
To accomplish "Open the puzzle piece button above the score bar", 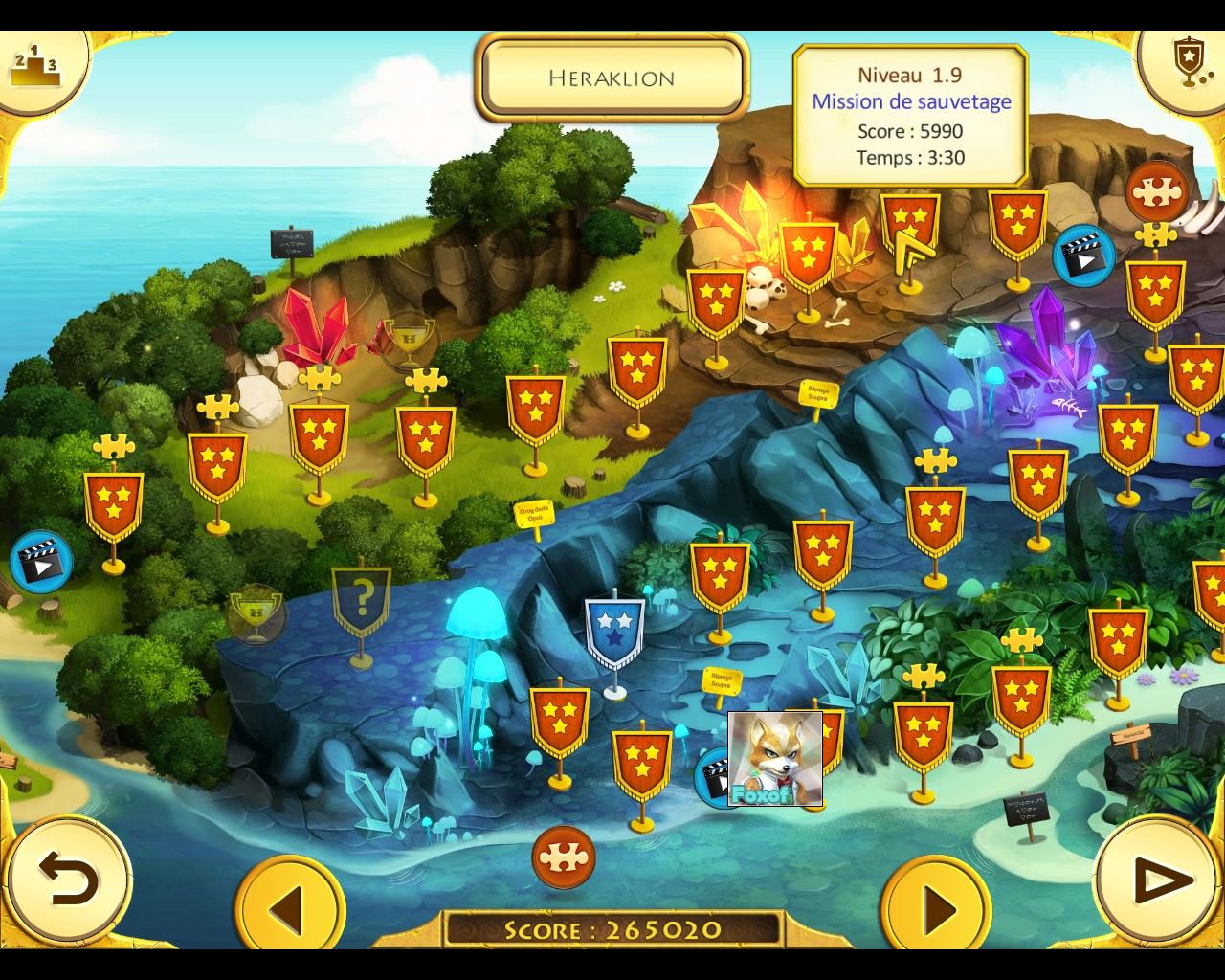I will tap(563, 857).
